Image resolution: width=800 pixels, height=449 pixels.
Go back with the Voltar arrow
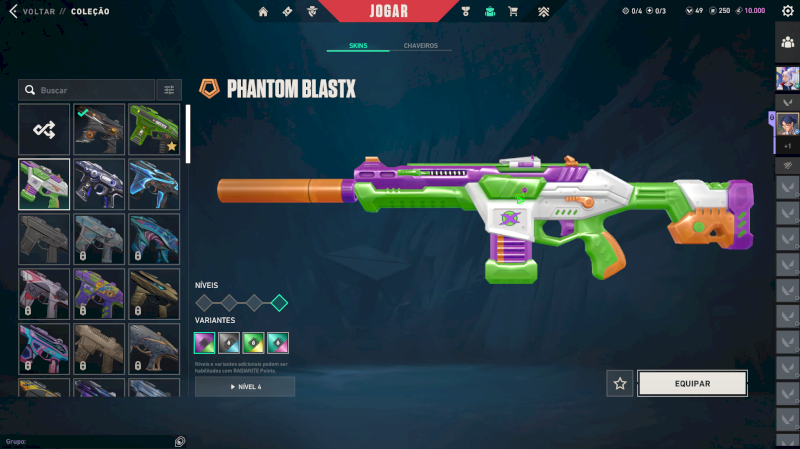point(12,11)
